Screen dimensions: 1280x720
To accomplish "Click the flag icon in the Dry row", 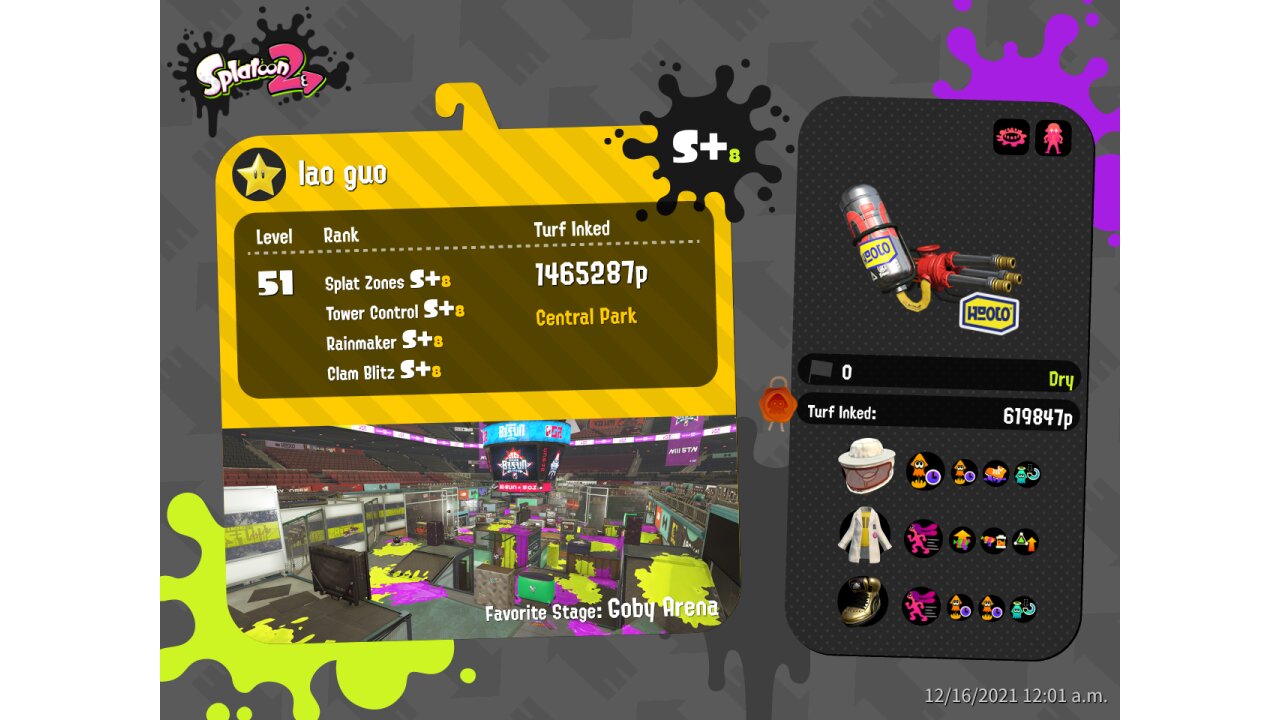I will coord(820,372).
